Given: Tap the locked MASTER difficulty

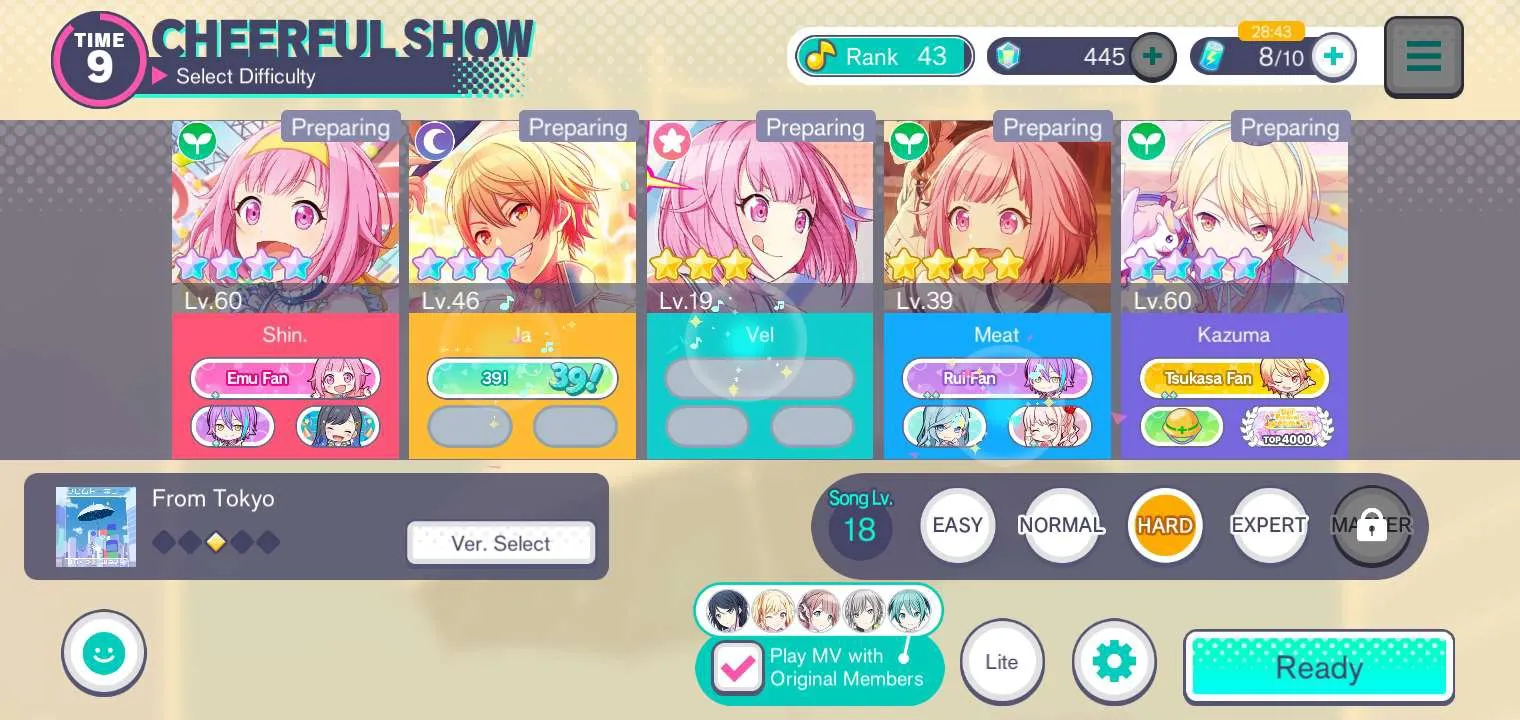Looking at the screenshot, I should point(1371,526).
